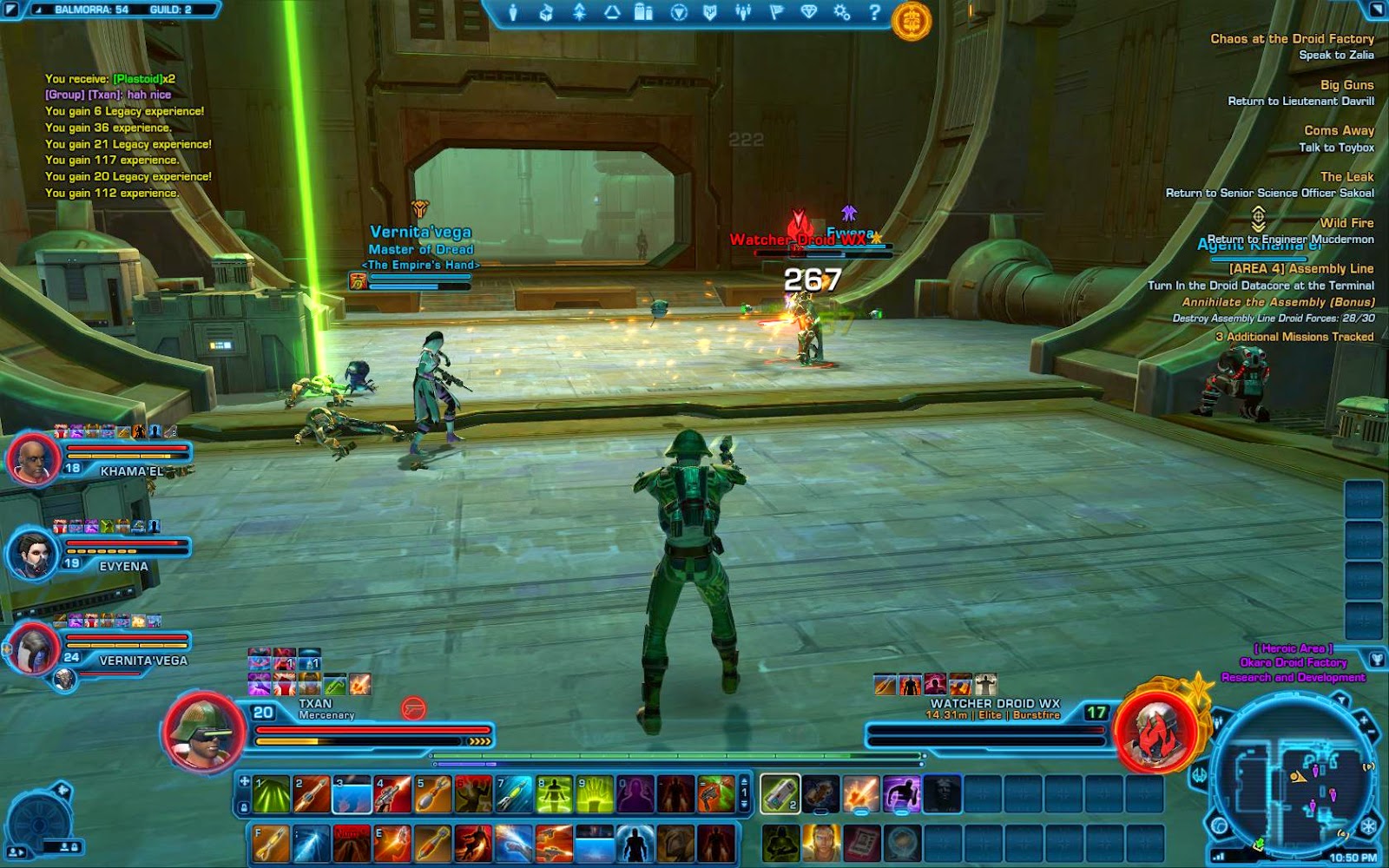Viewport: 1389px width, 868px height.
Task: Open preferences with the gears icon
Action: coord(841,12)
